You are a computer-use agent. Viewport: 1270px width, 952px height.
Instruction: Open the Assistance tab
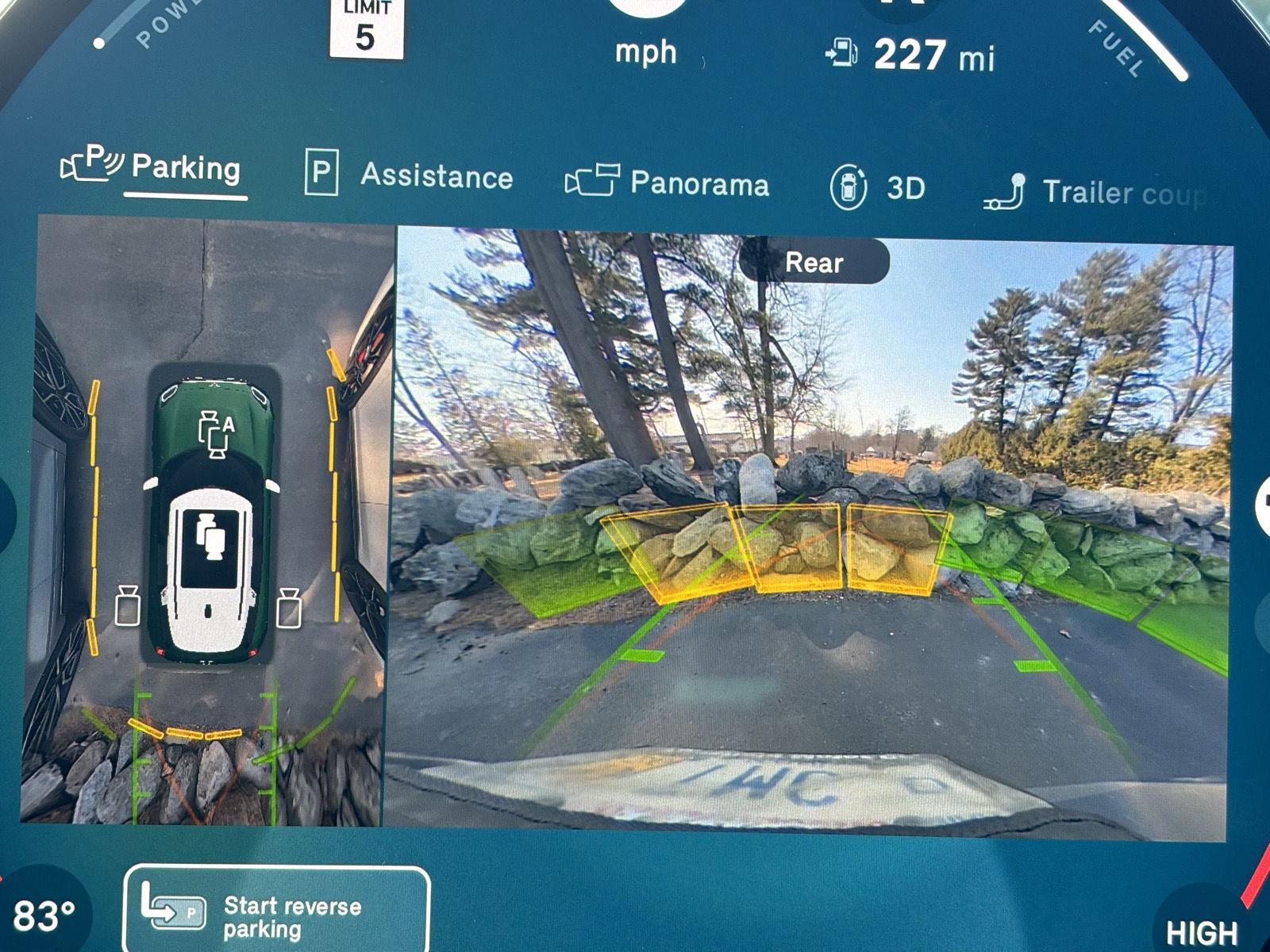410,175
